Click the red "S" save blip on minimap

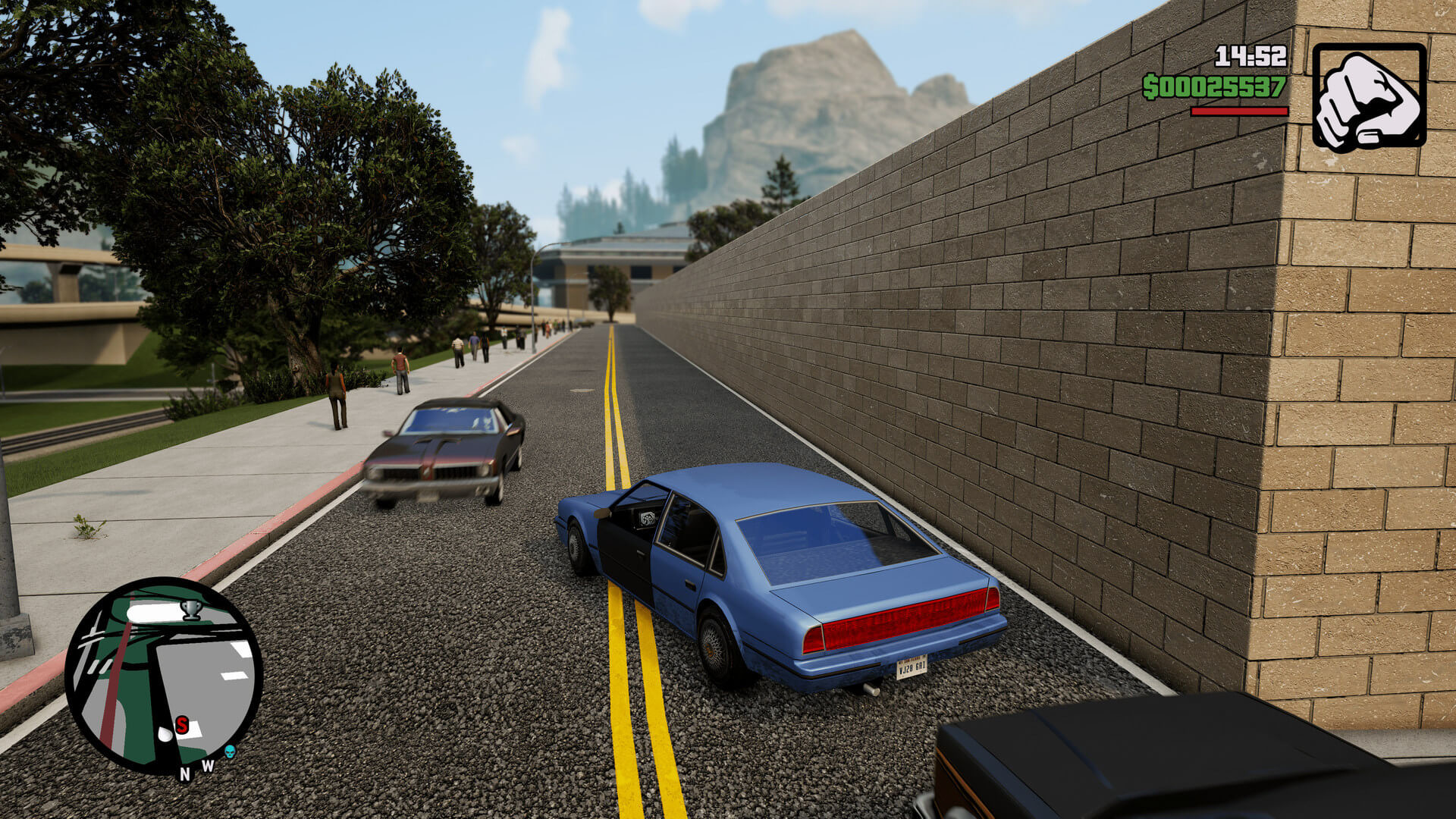click(182, 725)
